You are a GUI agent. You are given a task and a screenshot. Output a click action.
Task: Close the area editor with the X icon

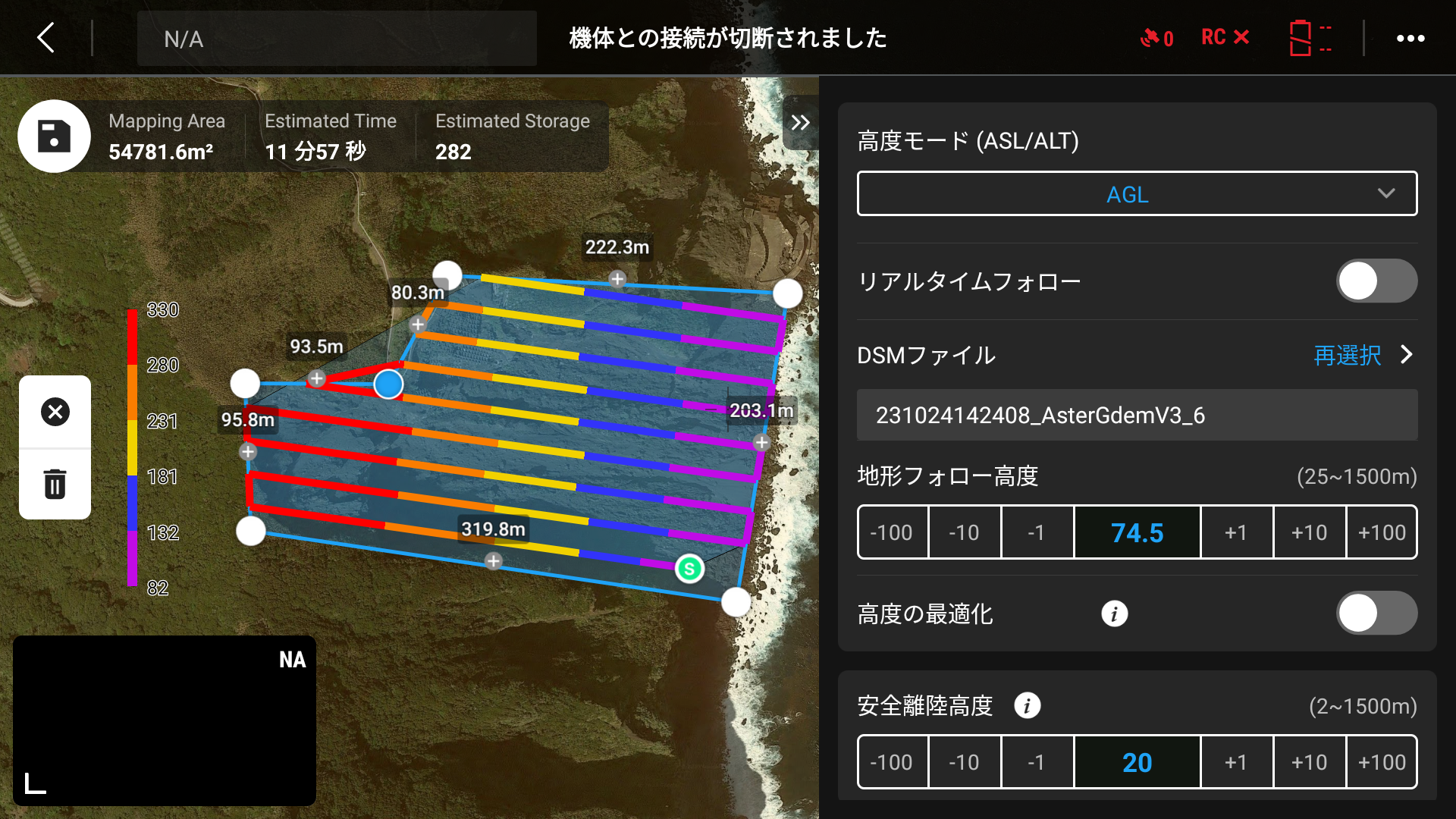click(x=54, y=412)
